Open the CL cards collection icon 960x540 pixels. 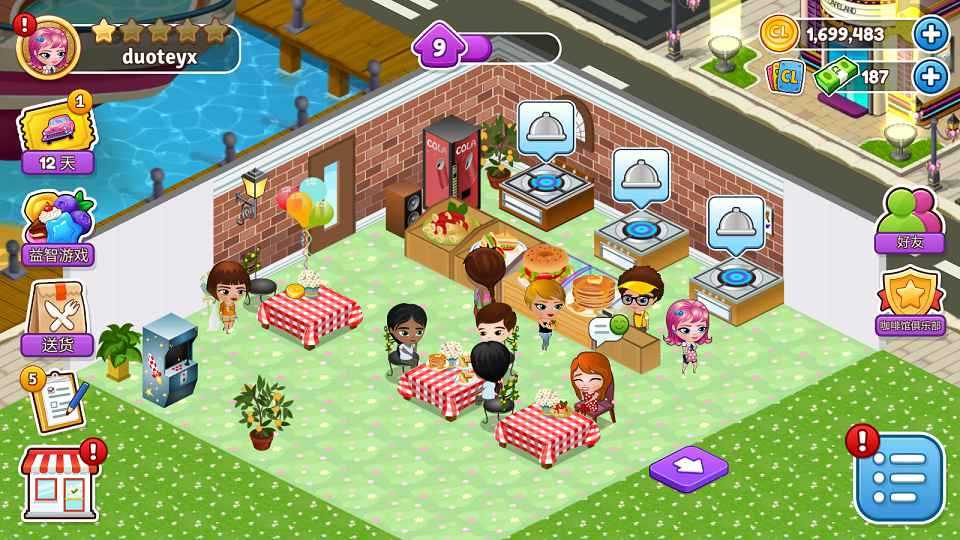(786, 76)
